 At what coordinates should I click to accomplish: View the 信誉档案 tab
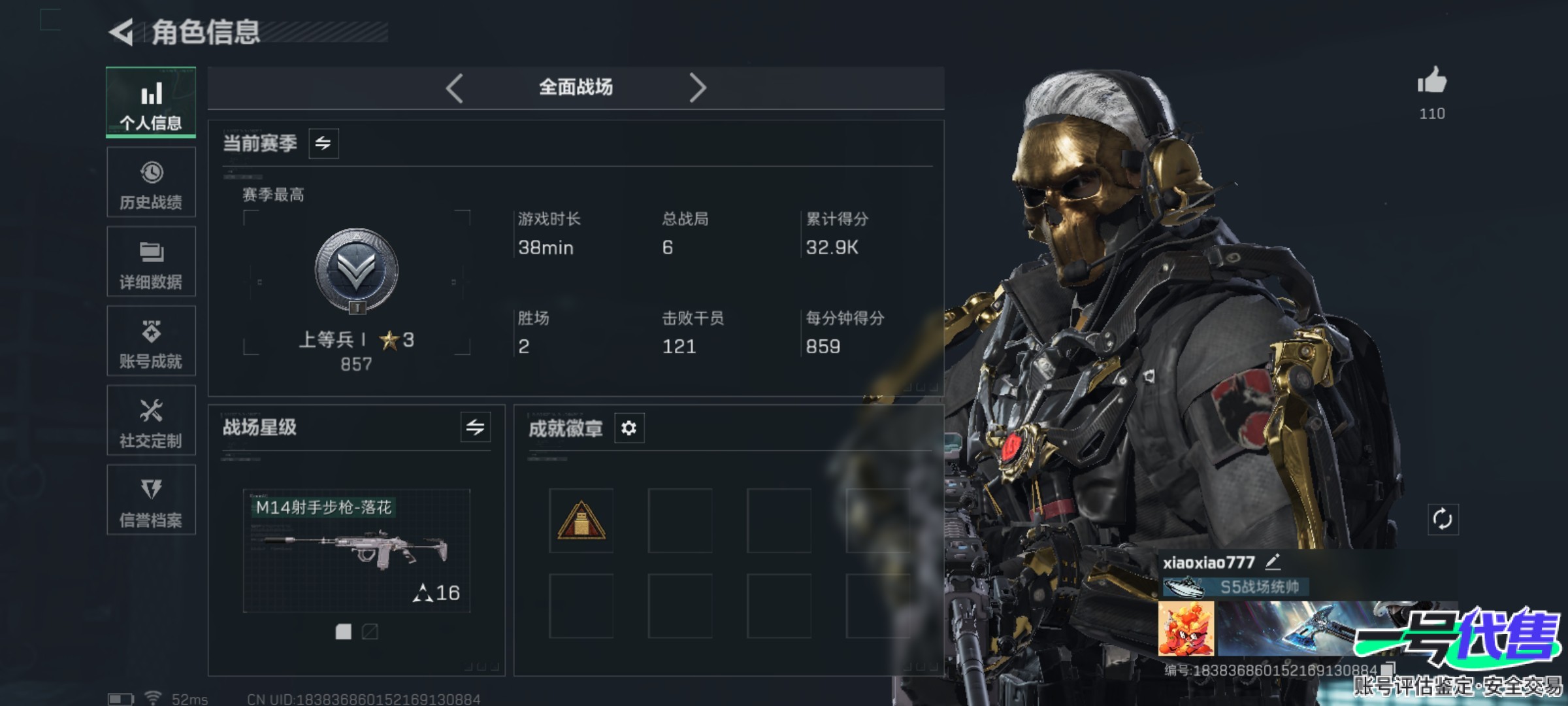pos(151,500)
